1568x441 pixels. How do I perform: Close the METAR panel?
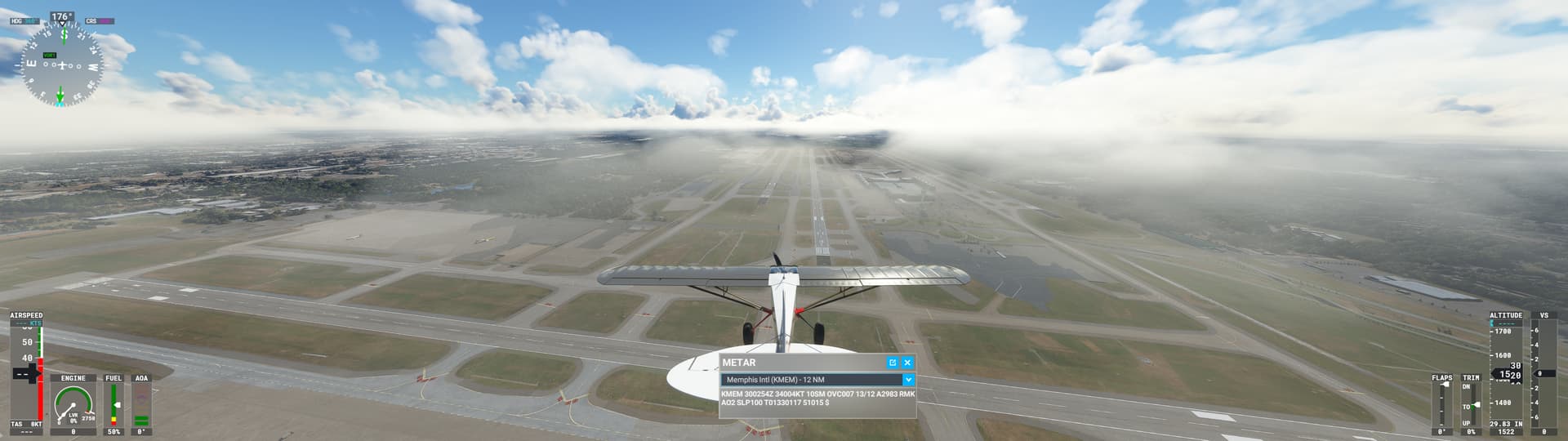point(907,363)
